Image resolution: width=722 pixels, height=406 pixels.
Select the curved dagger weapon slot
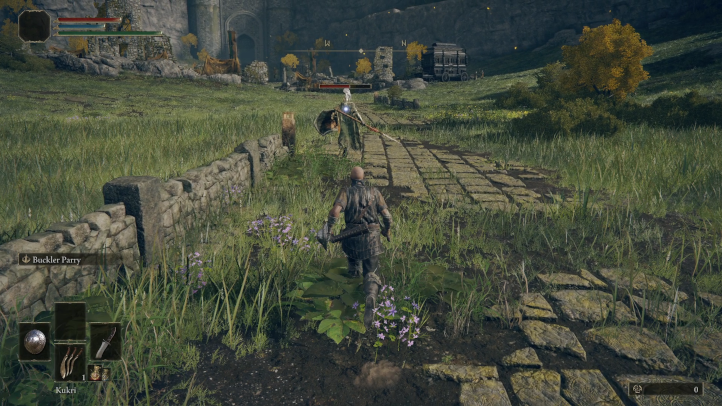(105, 341)
